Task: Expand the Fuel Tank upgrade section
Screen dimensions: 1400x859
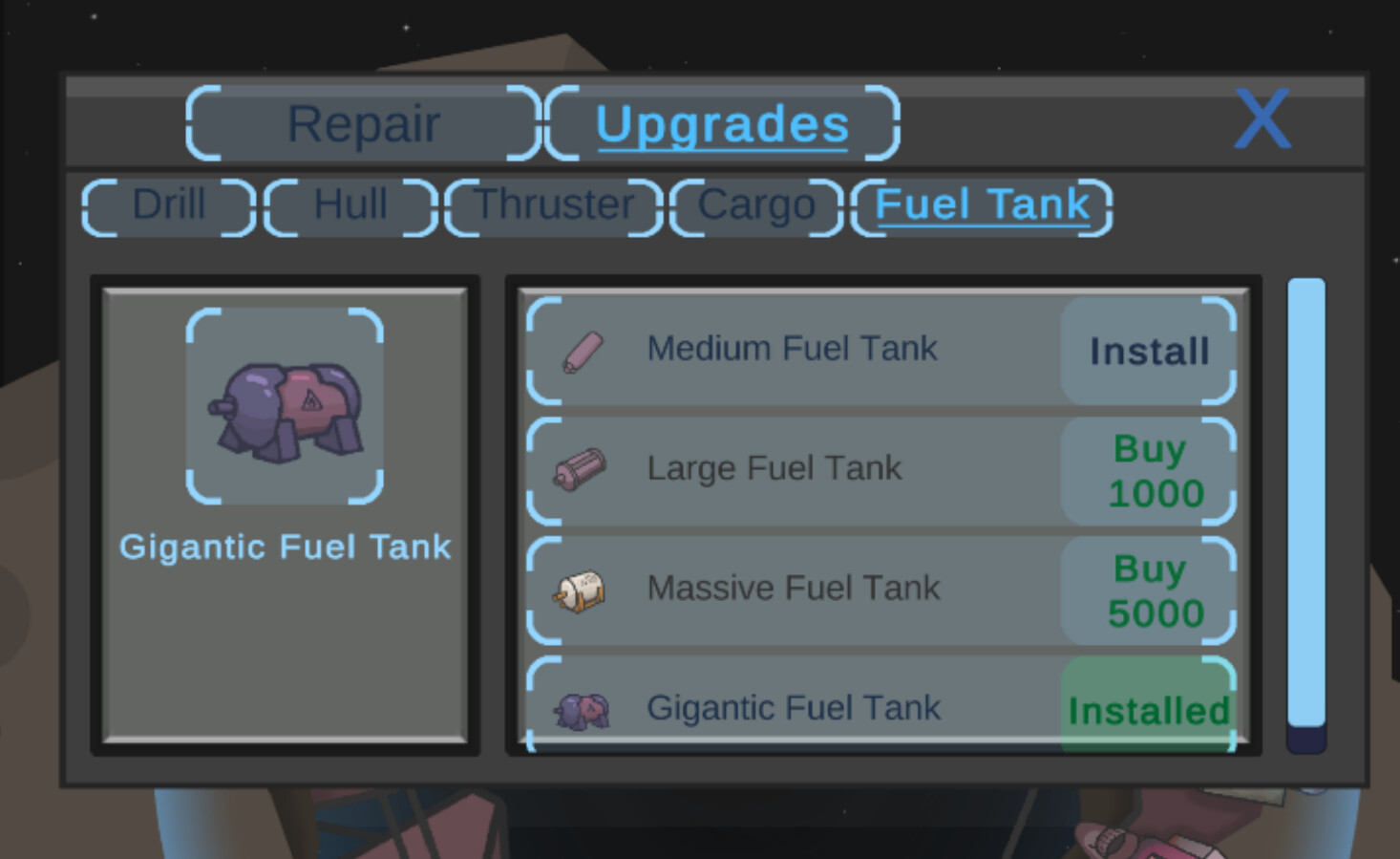Action: [x=982, y=204]
